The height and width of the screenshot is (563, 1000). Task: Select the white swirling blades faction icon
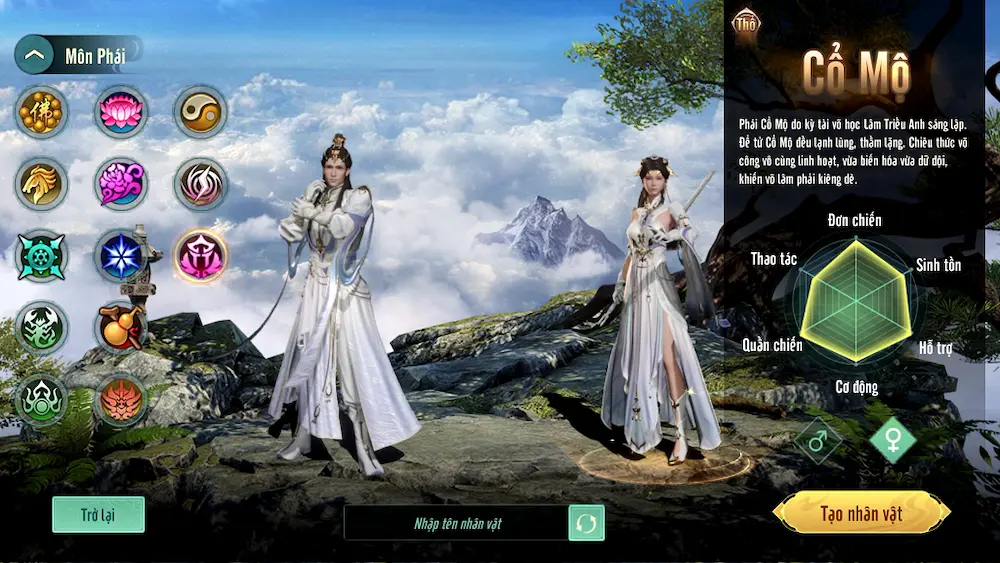tap(200, 184)
